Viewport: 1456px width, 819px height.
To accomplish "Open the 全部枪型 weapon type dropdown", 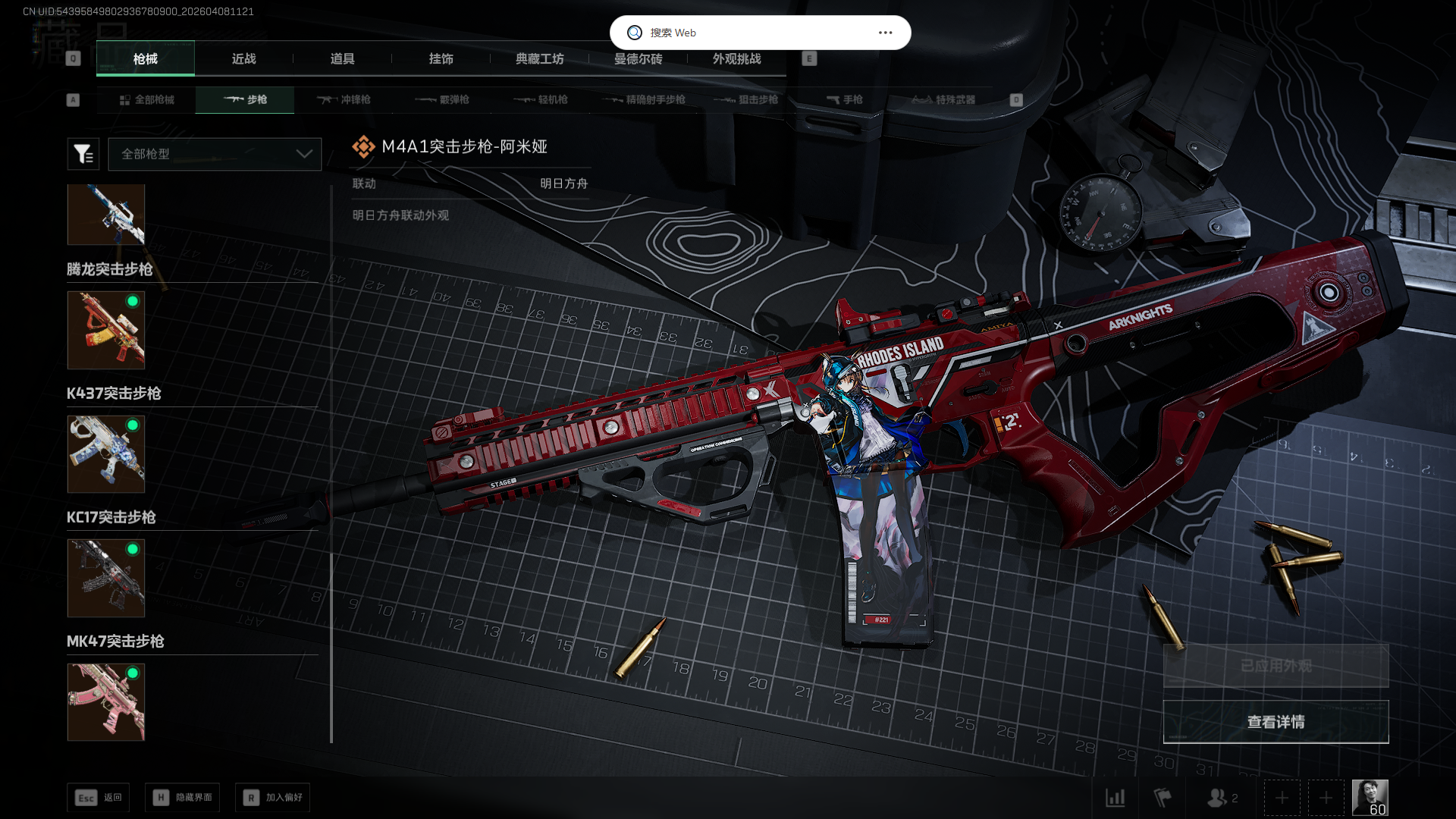I will click(215, 154).
